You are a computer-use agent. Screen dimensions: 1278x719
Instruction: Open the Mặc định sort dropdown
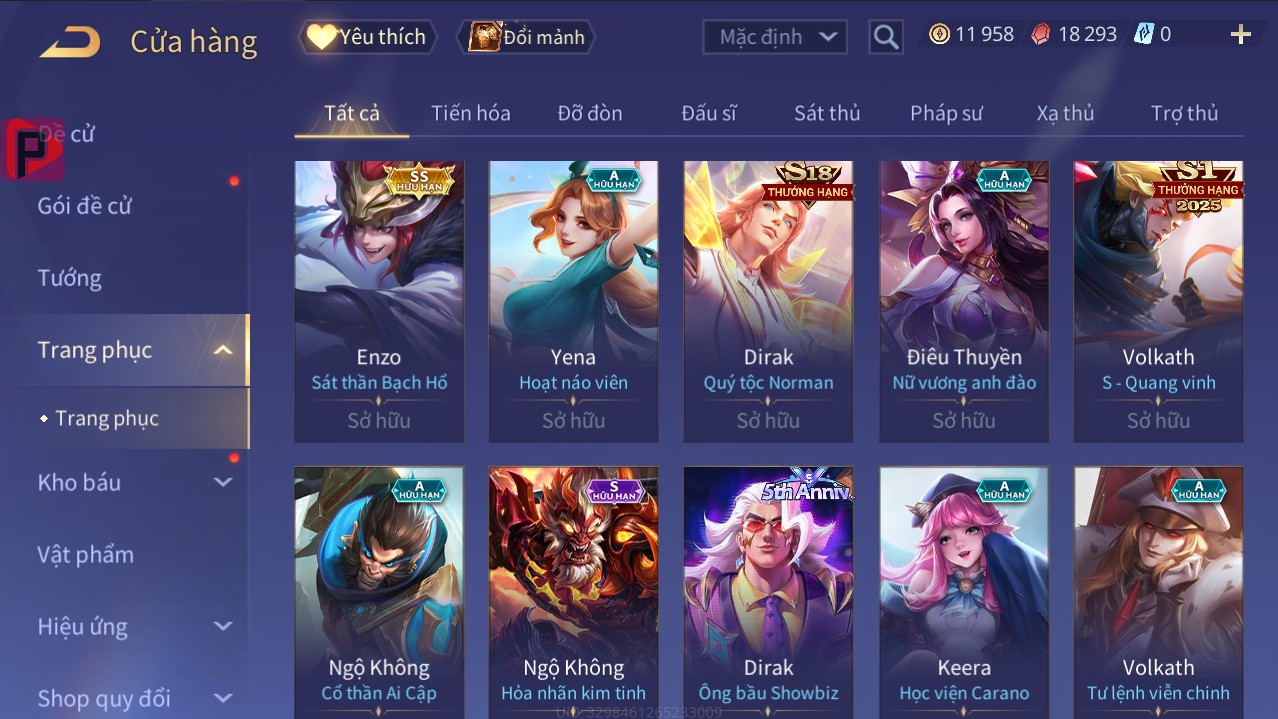point(774,37)
